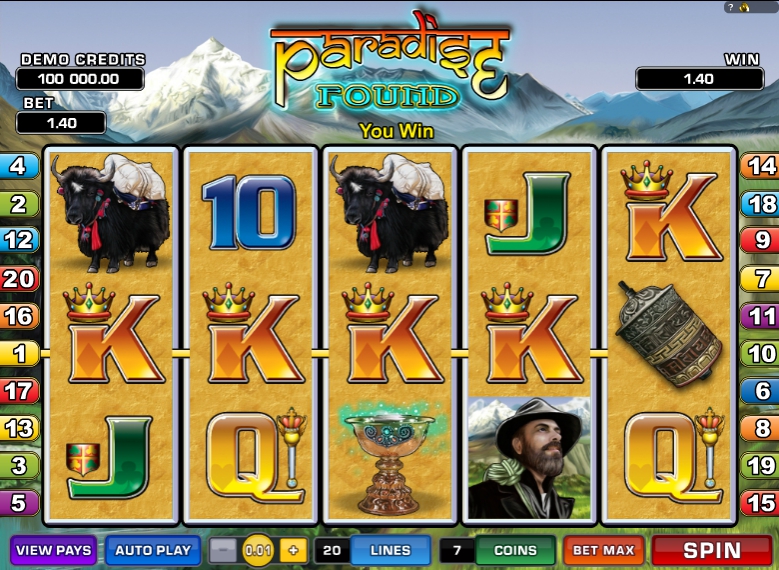
Task: Choose payline 9 marker
Action: click(x=760, y=240)
